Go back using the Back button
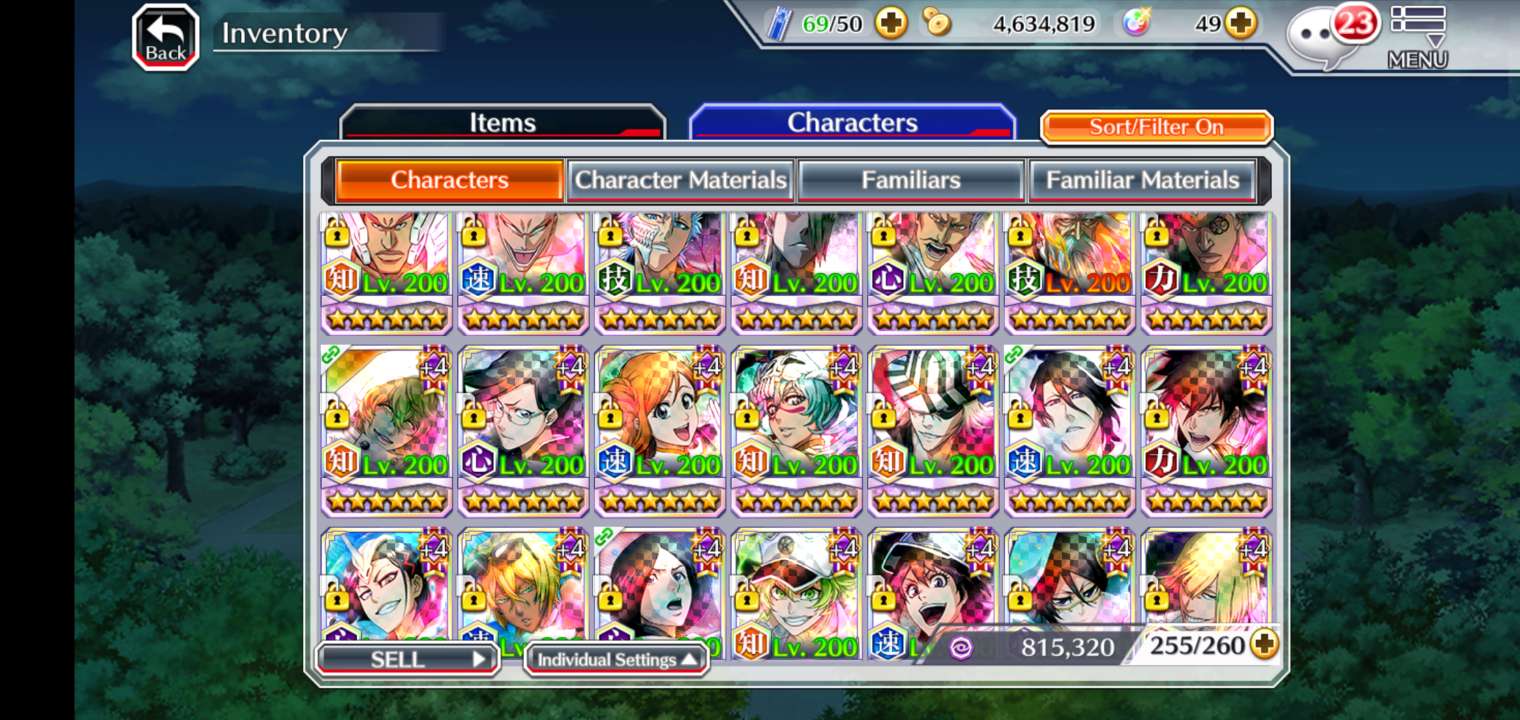1520x720 pixels. point(165,38)
